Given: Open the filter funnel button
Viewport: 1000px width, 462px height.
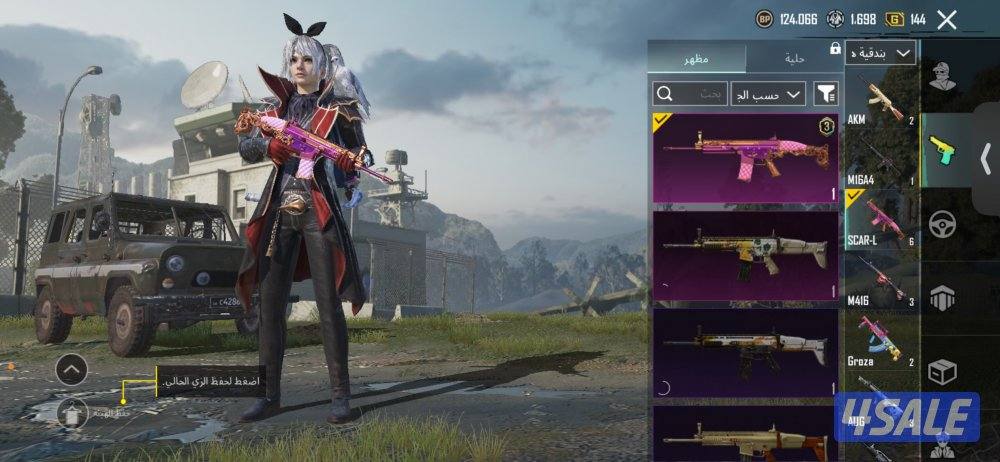Looking at the screenshot, I should pos(826,94).
